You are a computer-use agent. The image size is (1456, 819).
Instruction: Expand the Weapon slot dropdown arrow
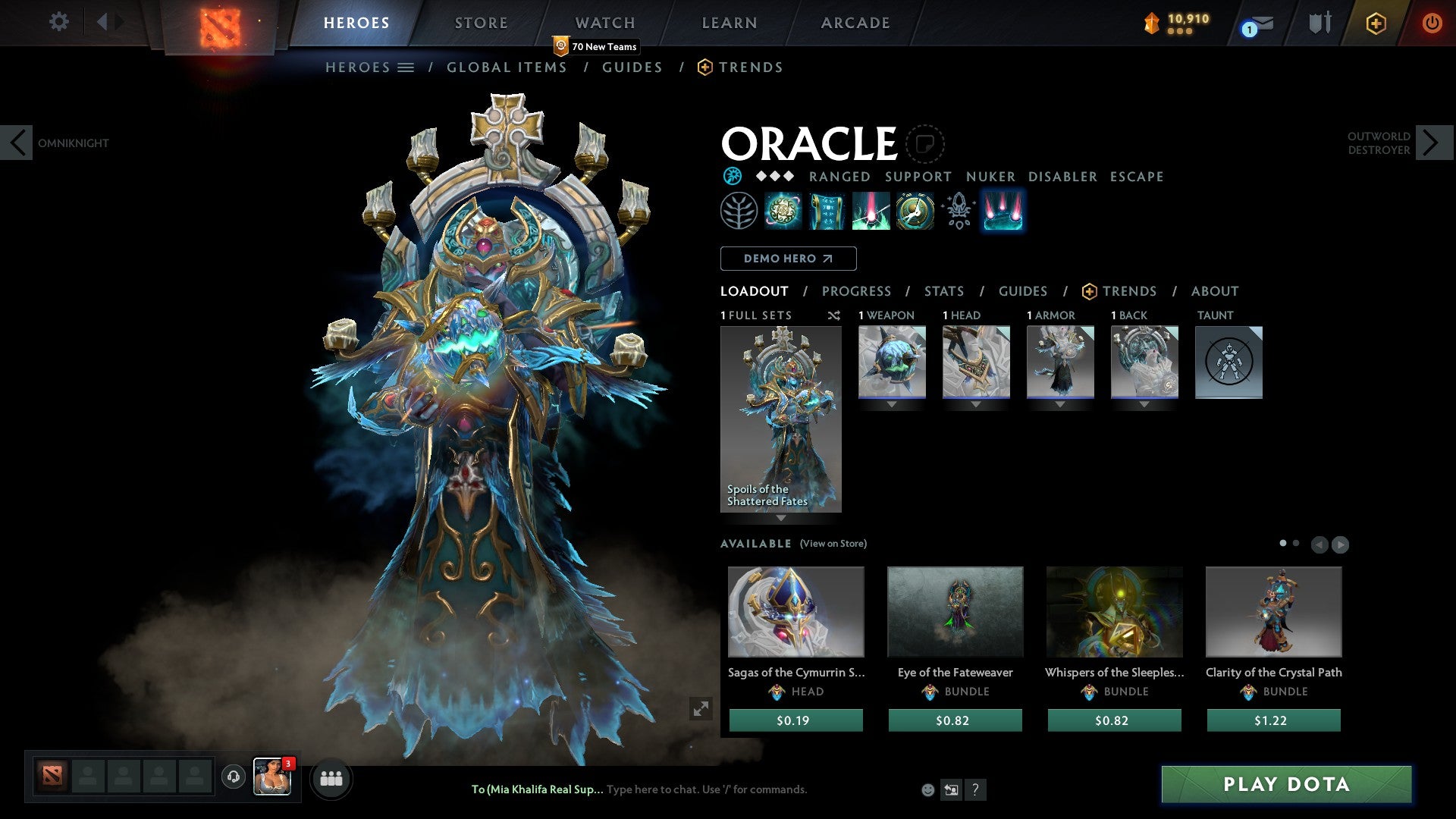click(x=891, y=404)
